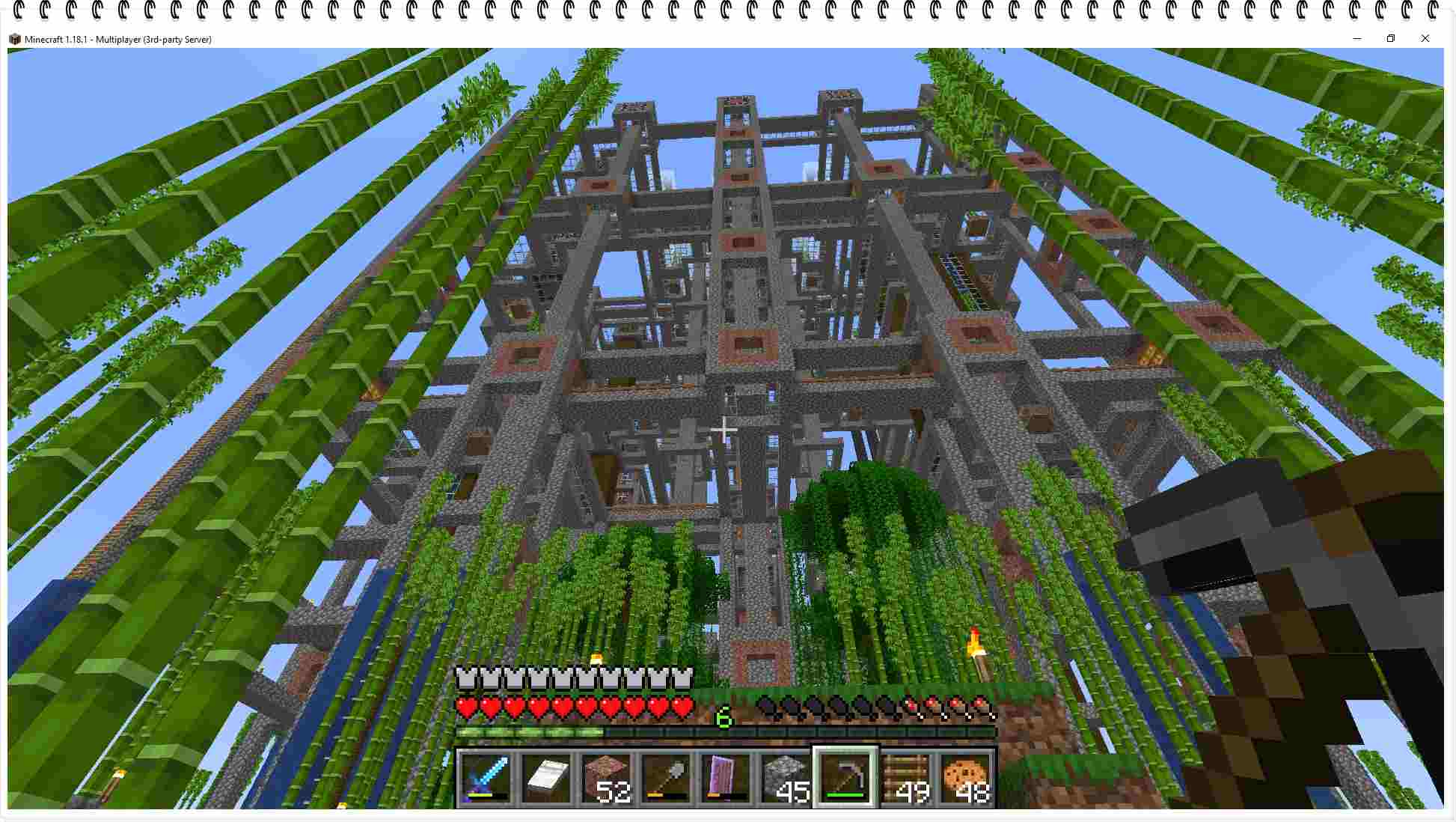
Task: Click the leftmost red heart in health bar
Action: tap(467, 707)
